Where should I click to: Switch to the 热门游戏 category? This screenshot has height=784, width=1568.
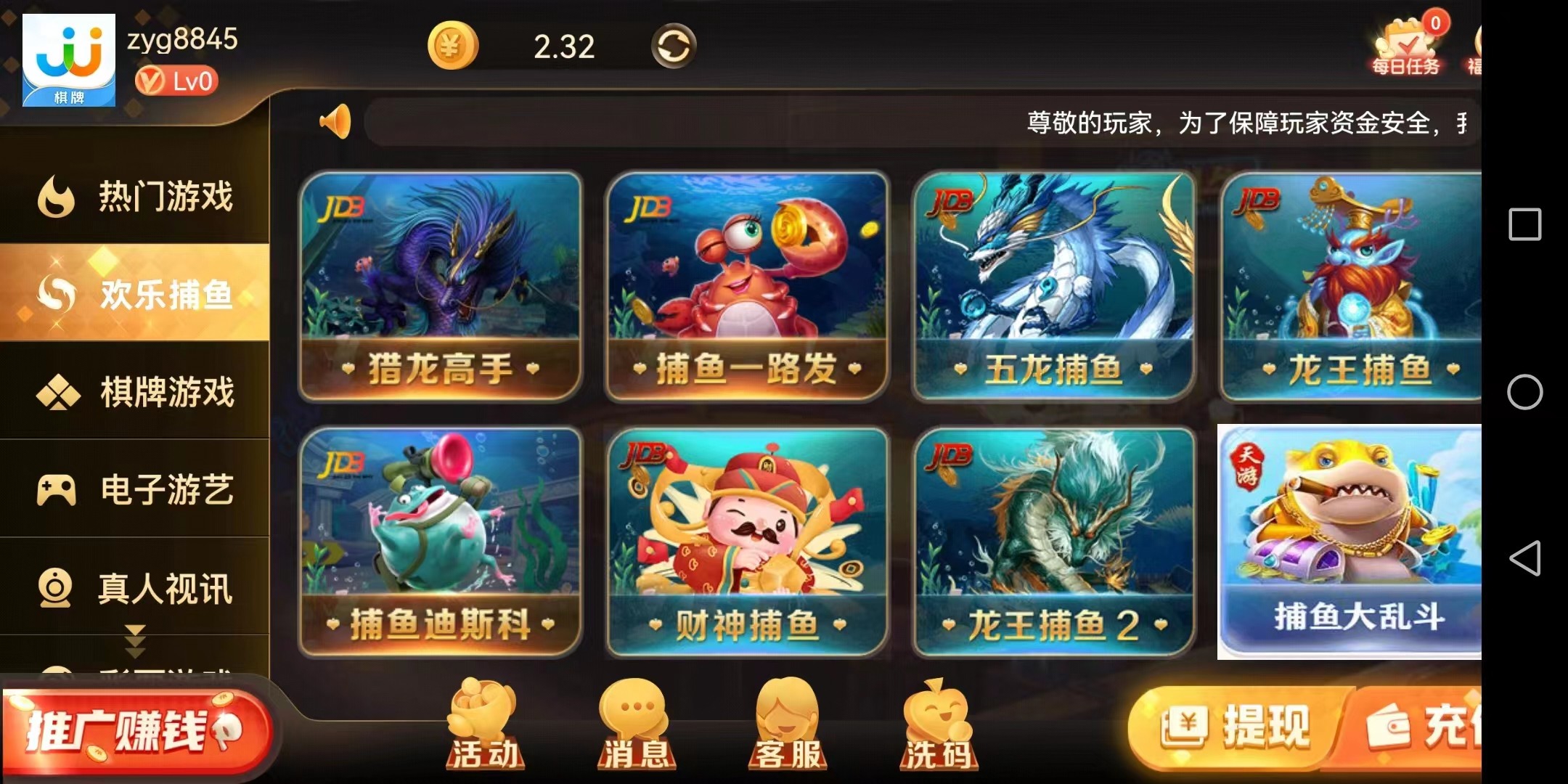pyautogui.click(x=136, y=196)
